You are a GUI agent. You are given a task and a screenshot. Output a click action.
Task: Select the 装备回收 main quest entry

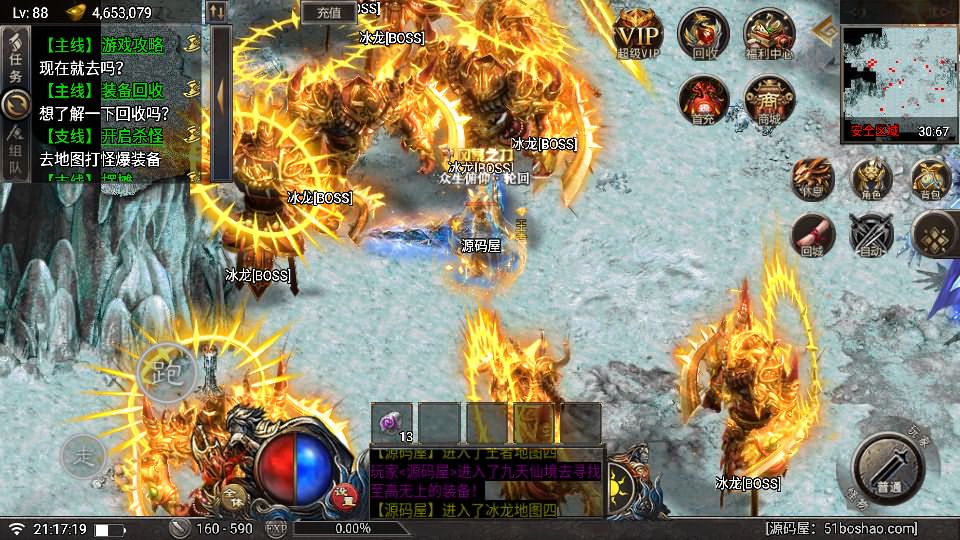pos(103,90)
